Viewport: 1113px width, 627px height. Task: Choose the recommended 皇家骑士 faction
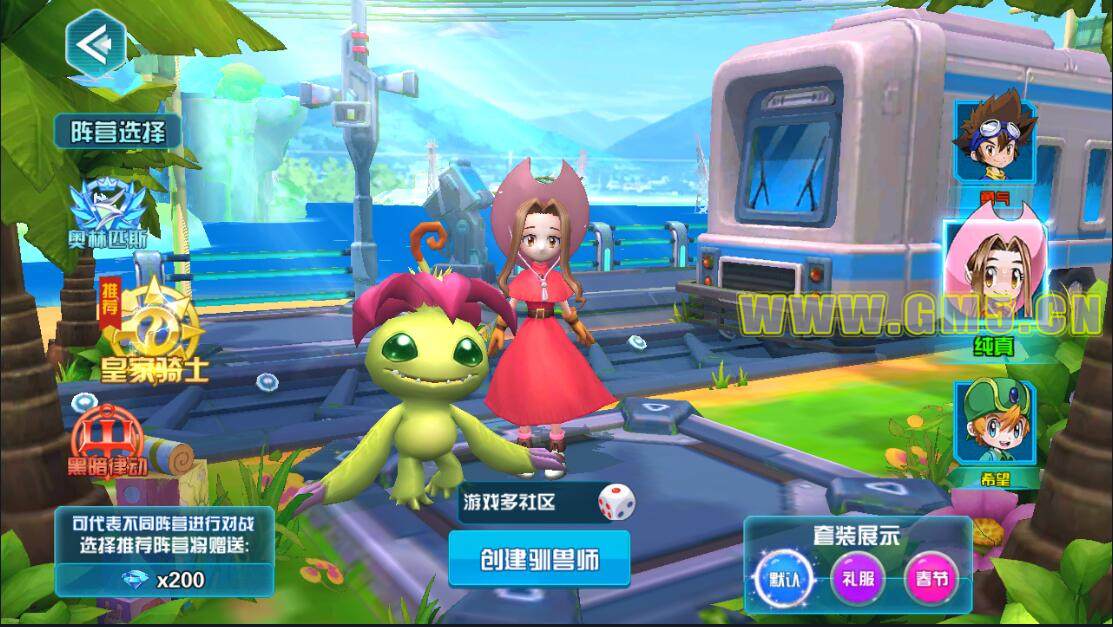[155, 323]
